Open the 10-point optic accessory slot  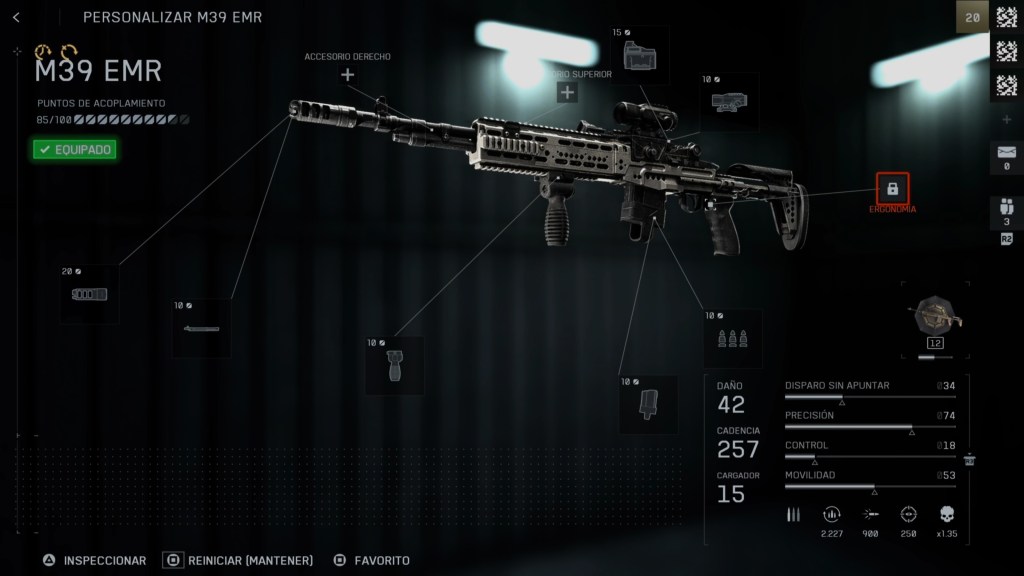click(728, 102)
